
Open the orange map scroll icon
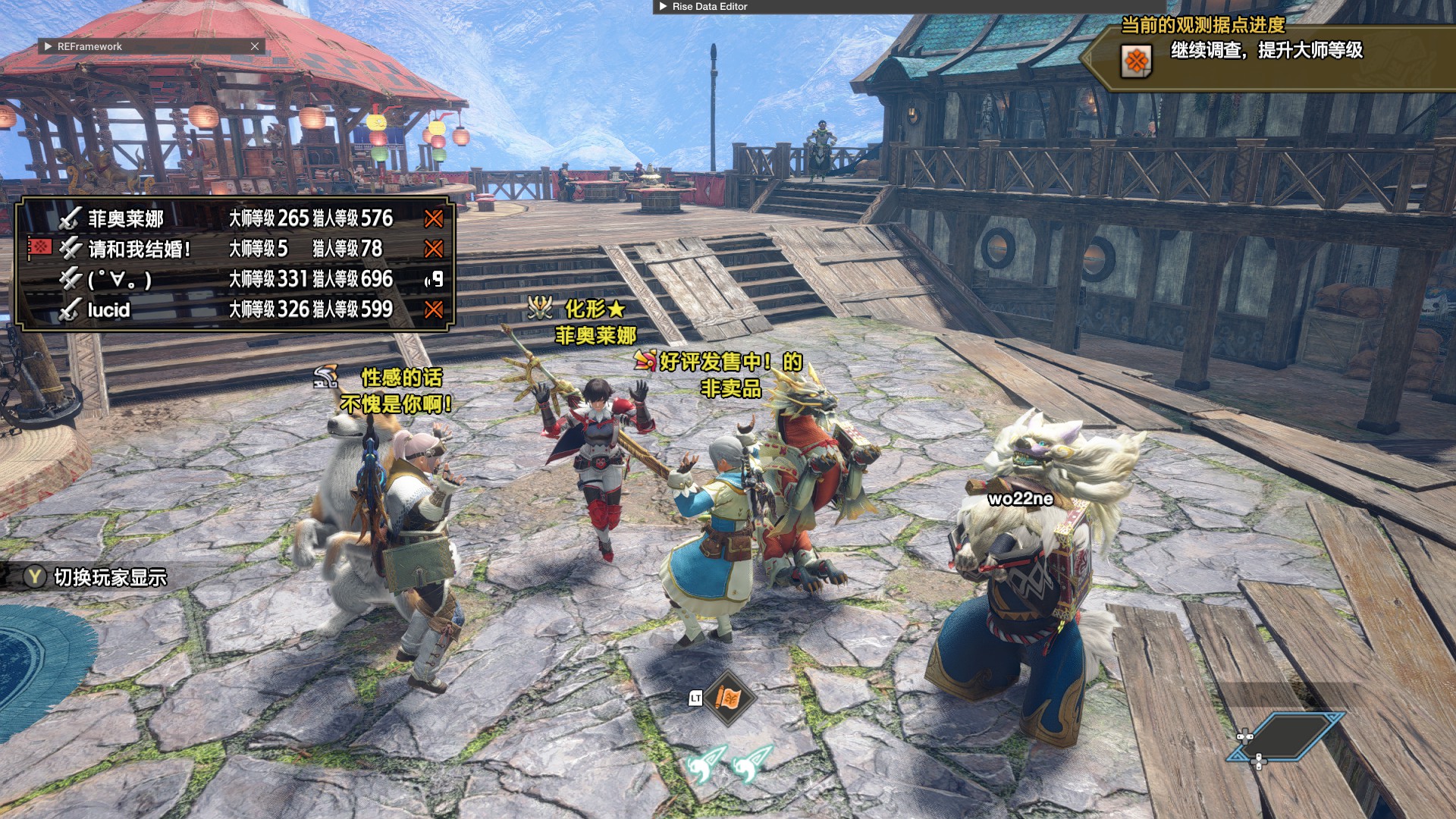pyautogui.click(x=729, y=698)
